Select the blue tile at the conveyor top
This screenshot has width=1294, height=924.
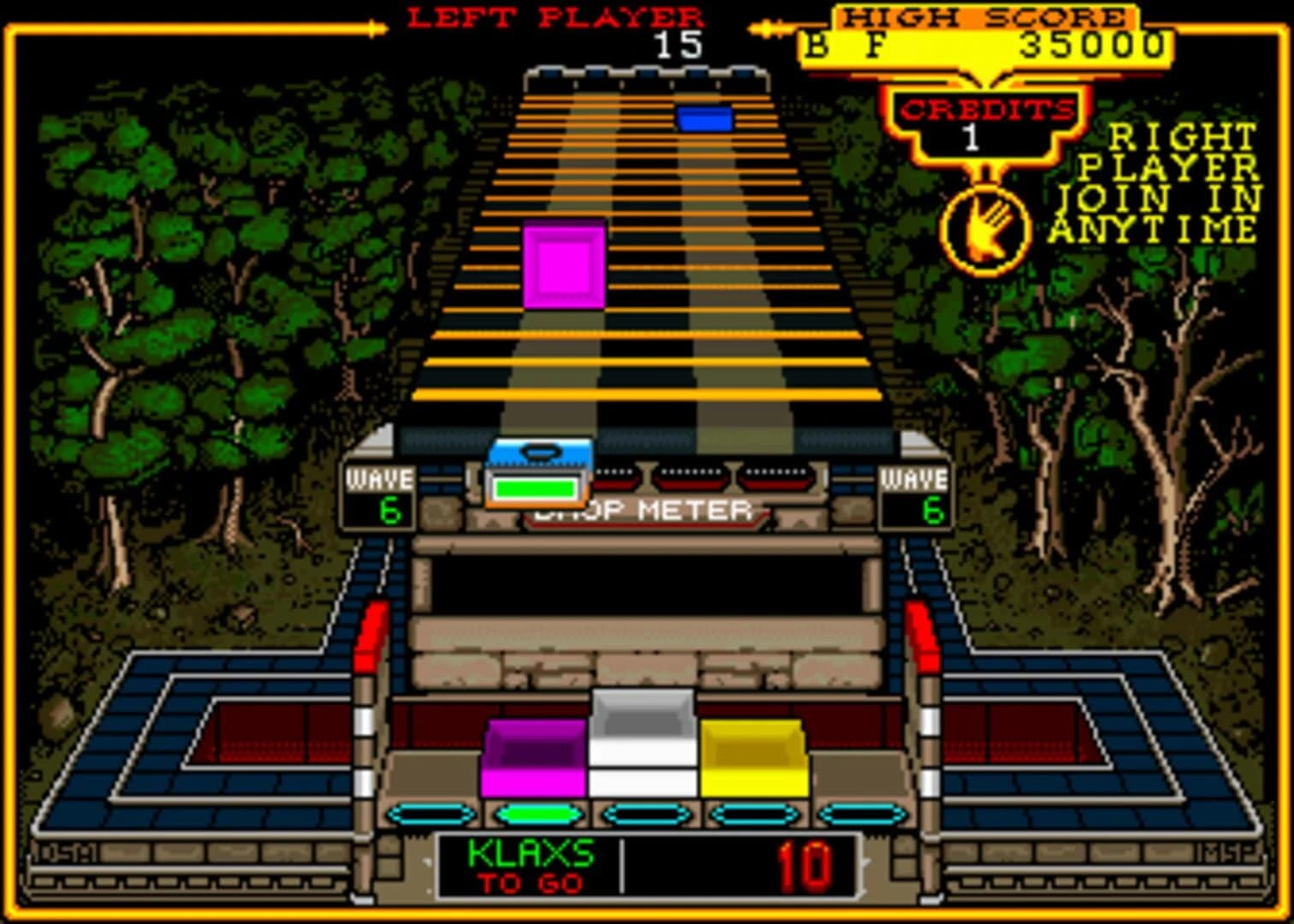pos(705,120)
